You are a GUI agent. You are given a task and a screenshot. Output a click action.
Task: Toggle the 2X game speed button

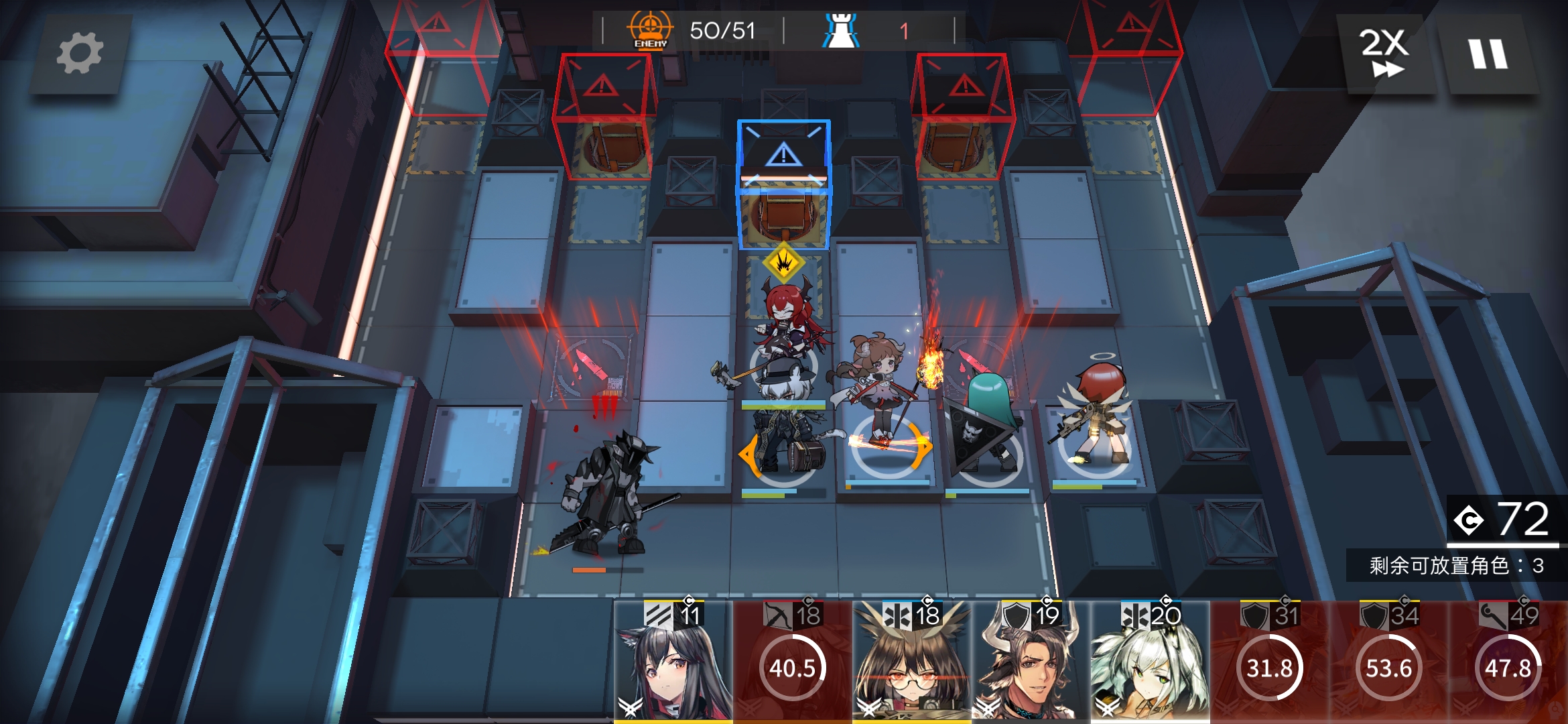(x=1384, y=54)
